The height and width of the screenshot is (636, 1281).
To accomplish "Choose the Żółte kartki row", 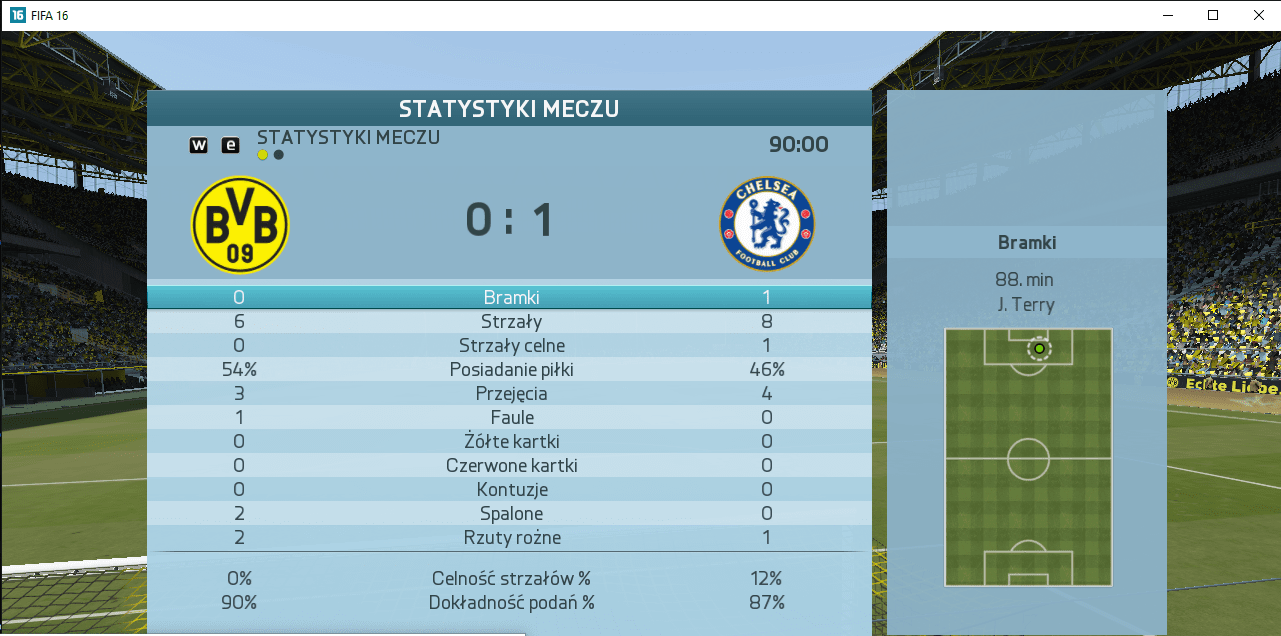I will (509, 441).
